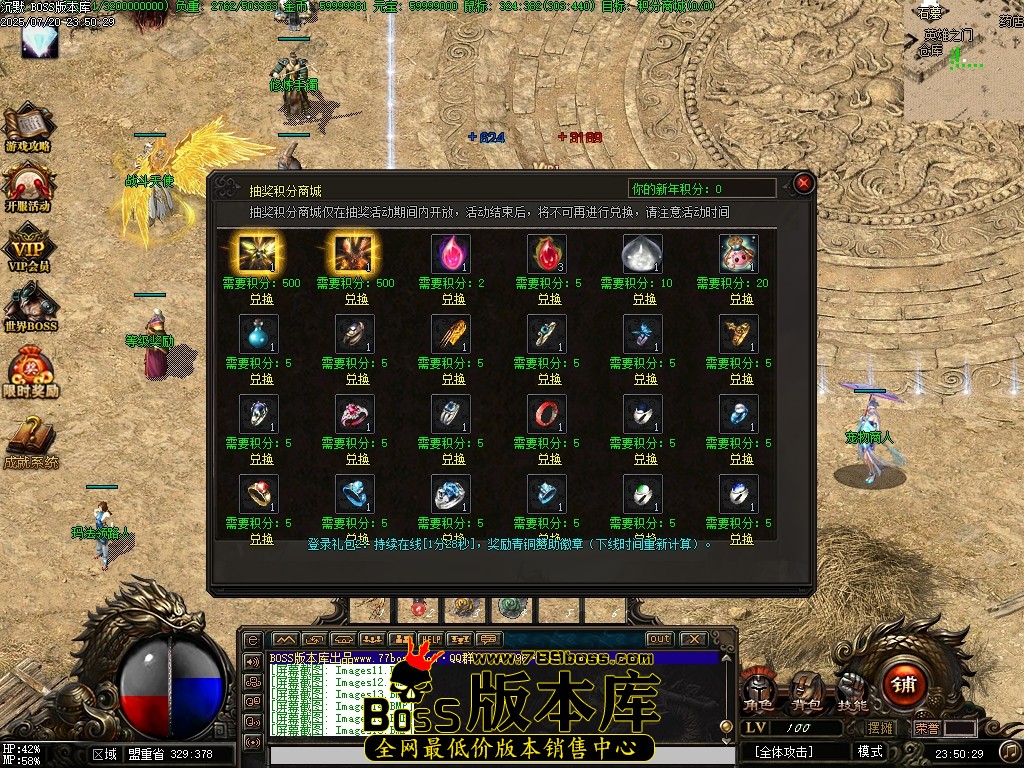Open the 游戏攻略 guide menu
Screen dimensions: 1024x768
(x=28, y=128)
